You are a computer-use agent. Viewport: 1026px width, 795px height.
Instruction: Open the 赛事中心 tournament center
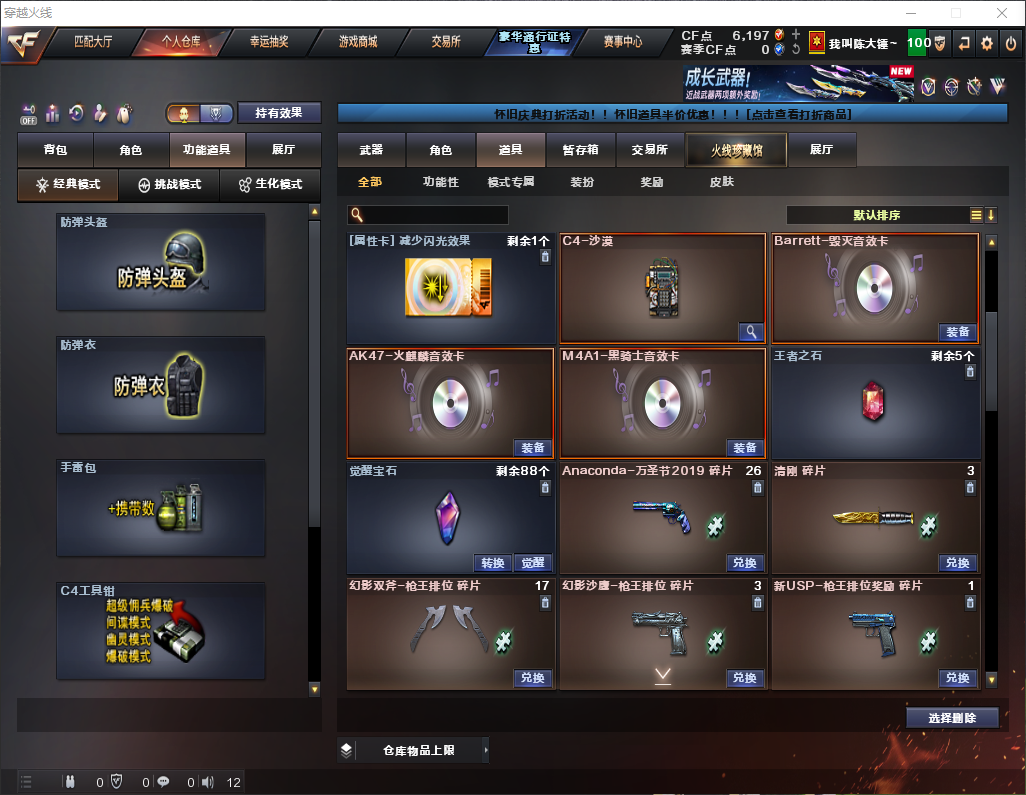[623, 42]
